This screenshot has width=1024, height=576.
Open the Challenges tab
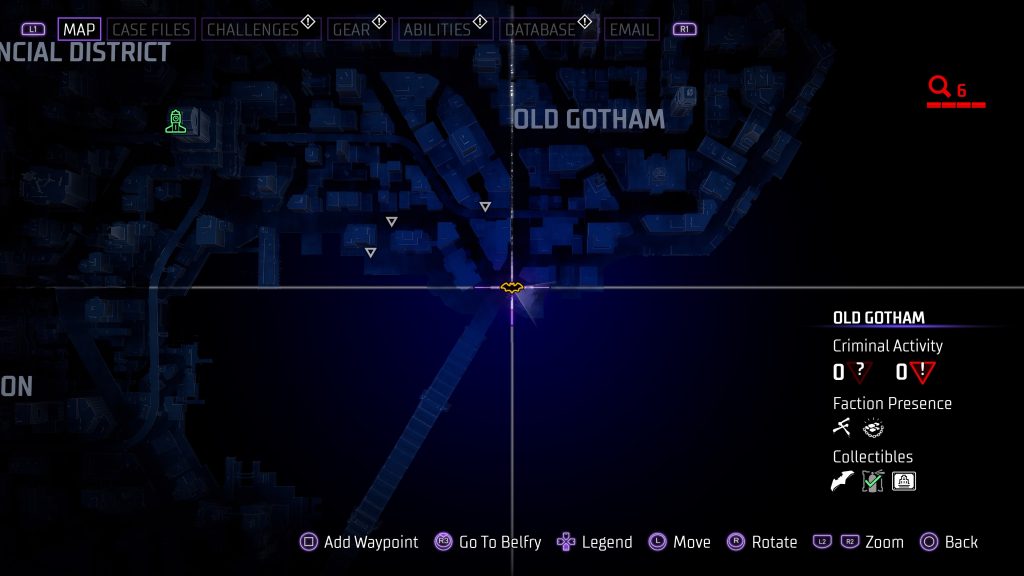[x=253, y=30]
